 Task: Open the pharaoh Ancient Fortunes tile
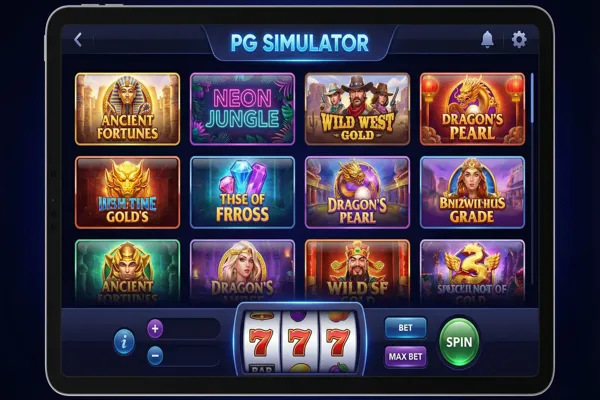point(127,109)
